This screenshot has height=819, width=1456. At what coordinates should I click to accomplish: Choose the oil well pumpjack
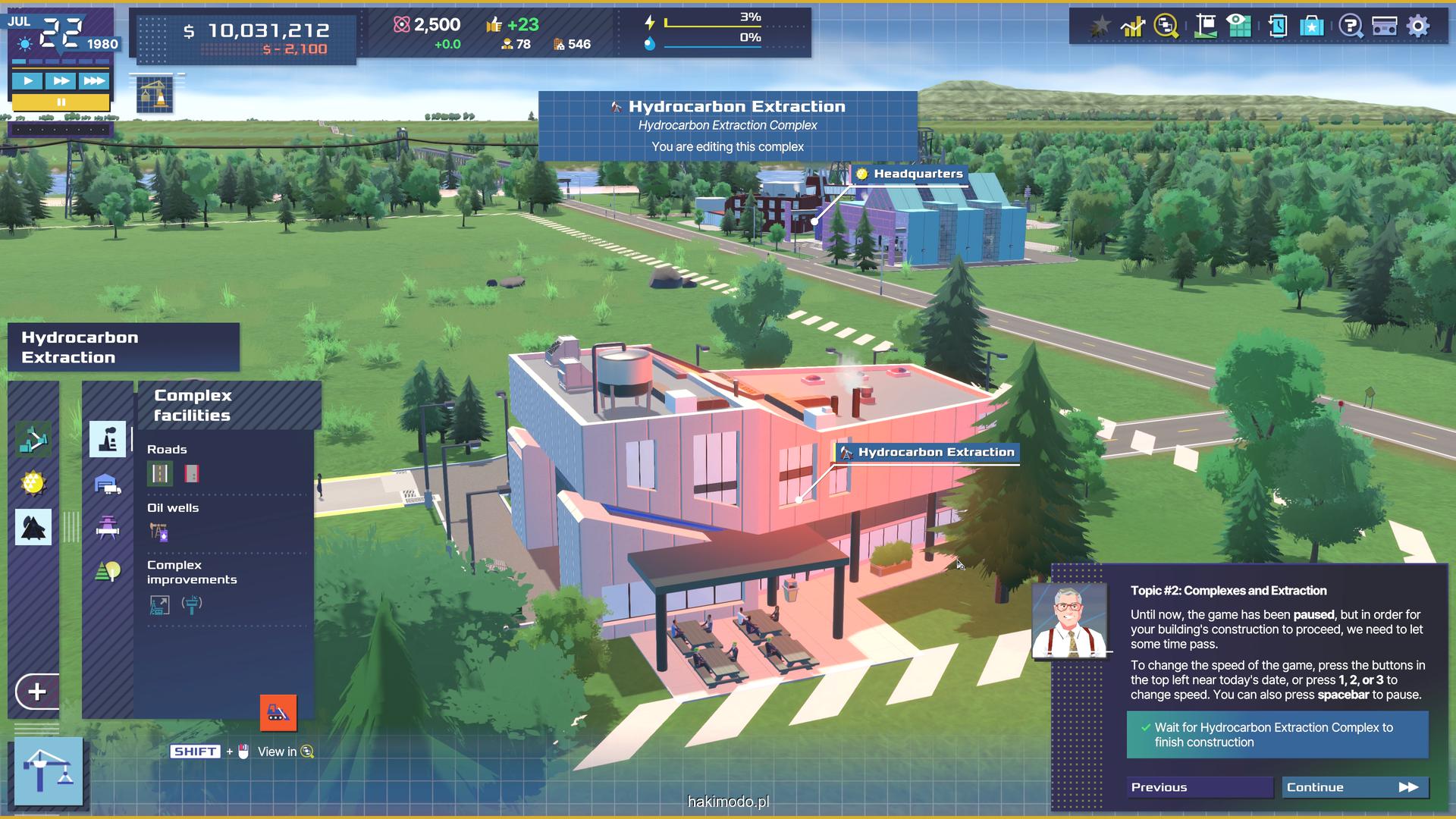click(x=158, y=532)
